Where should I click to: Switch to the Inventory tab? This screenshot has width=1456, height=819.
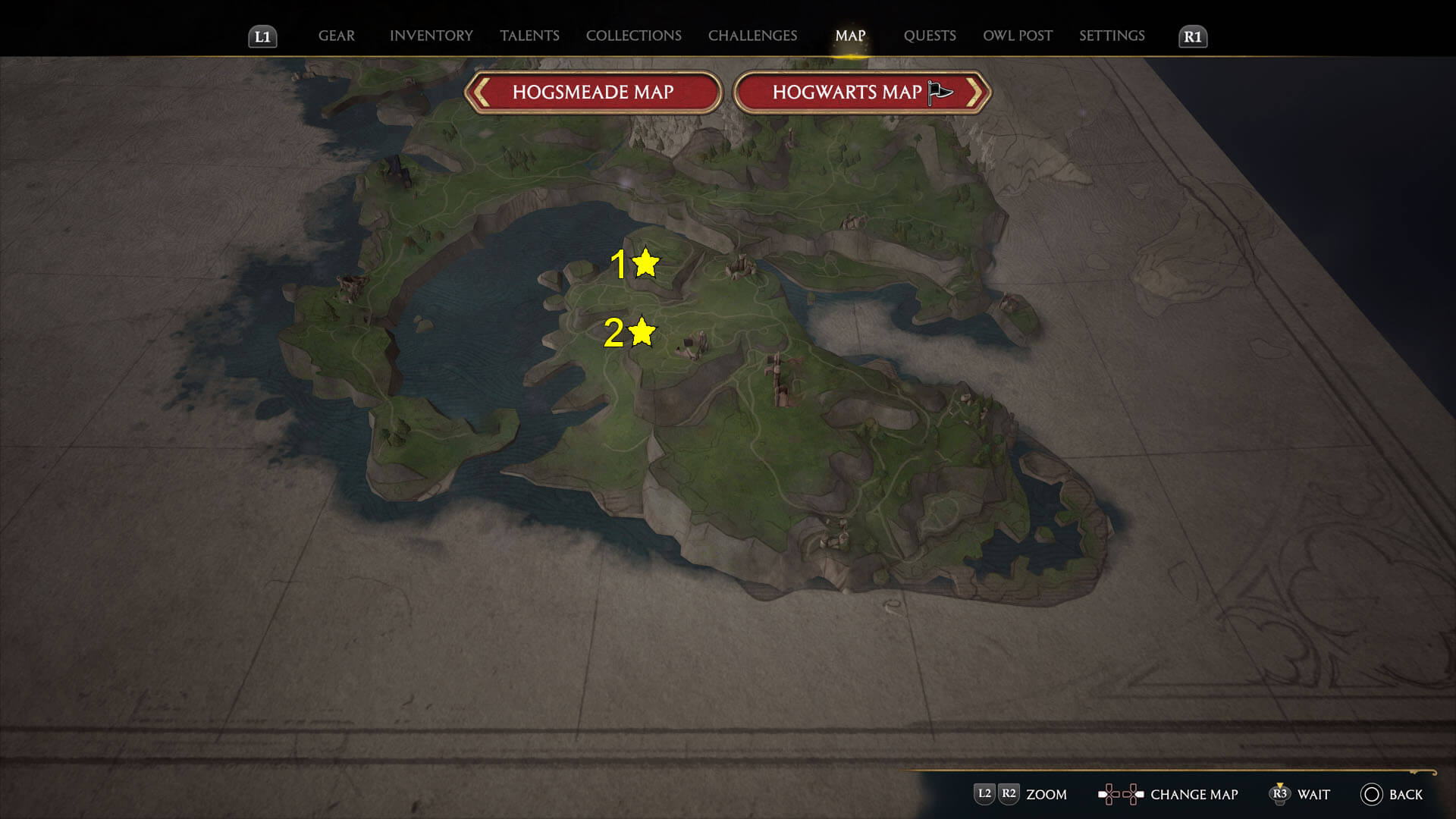point(430,36)
